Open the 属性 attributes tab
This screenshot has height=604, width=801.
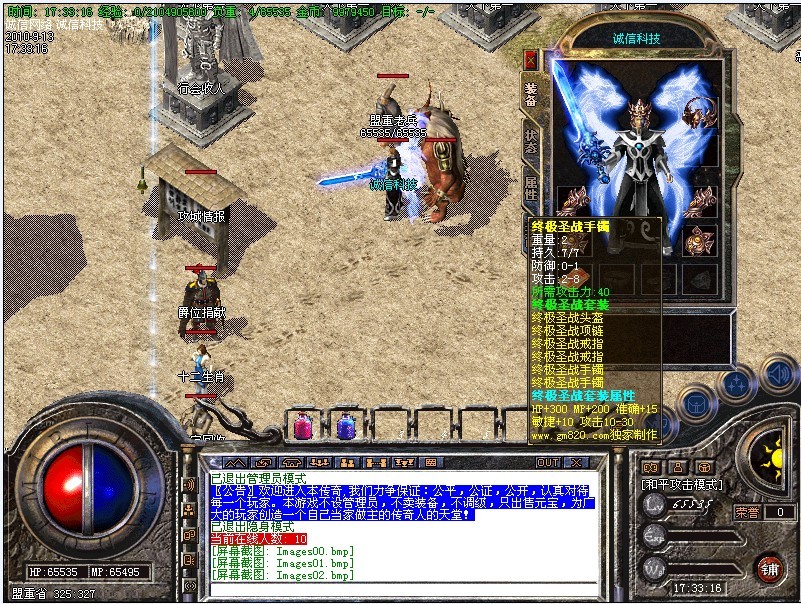click(x=530, y=187)
